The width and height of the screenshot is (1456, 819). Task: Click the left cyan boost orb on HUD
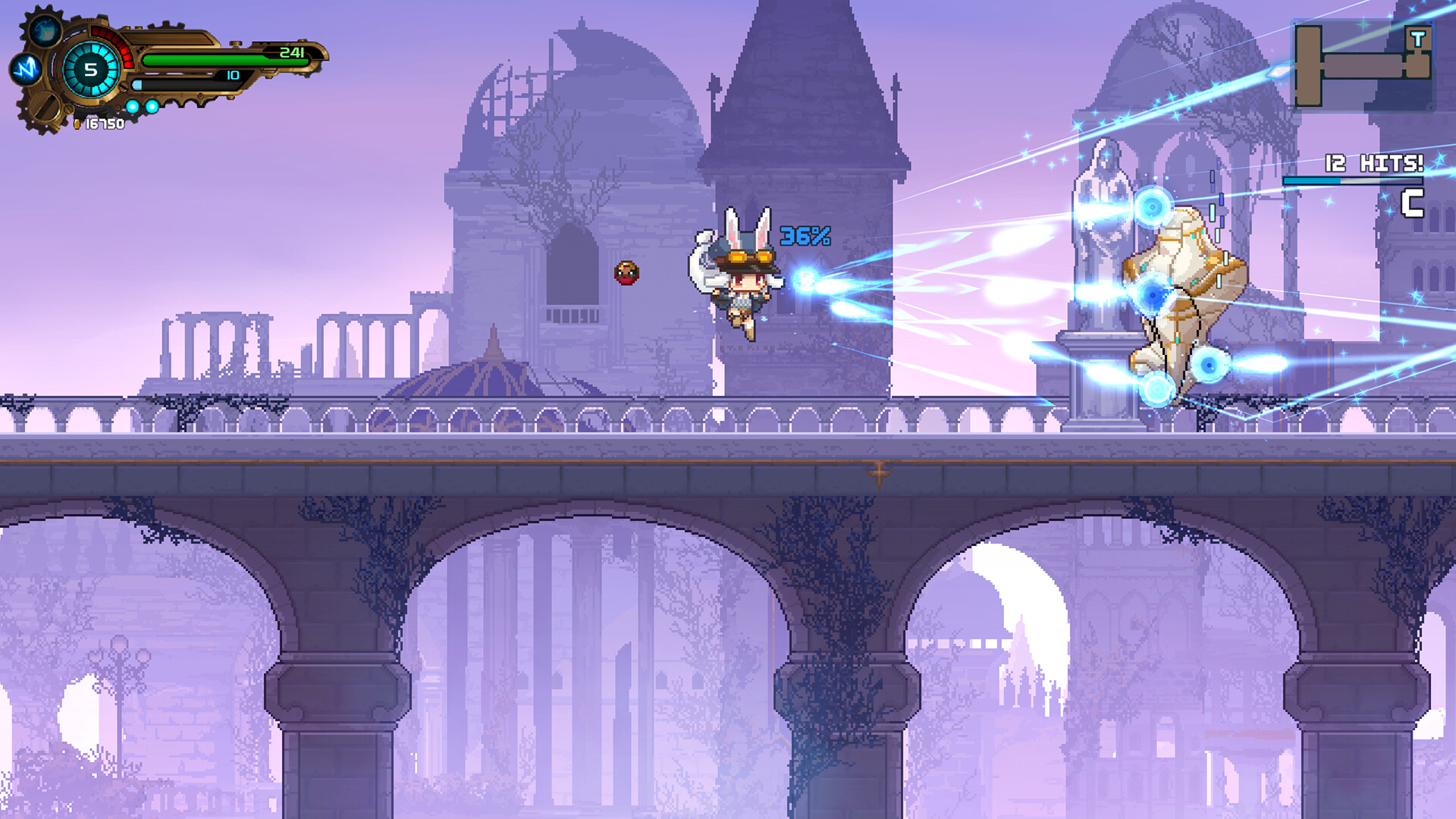tap(133, 106)
